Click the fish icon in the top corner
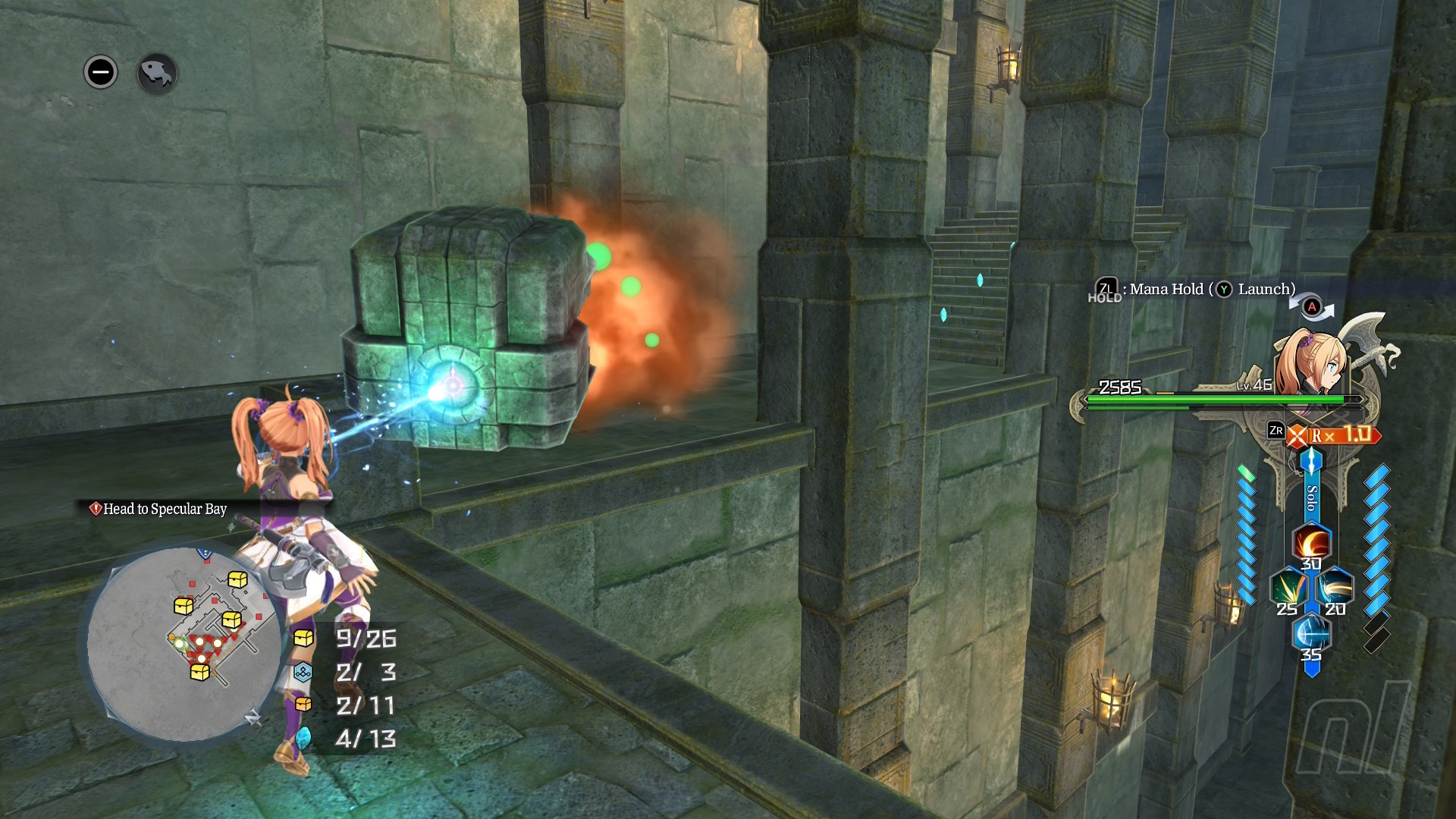The width and height of the screenshot is (1456, 819). 157,74
